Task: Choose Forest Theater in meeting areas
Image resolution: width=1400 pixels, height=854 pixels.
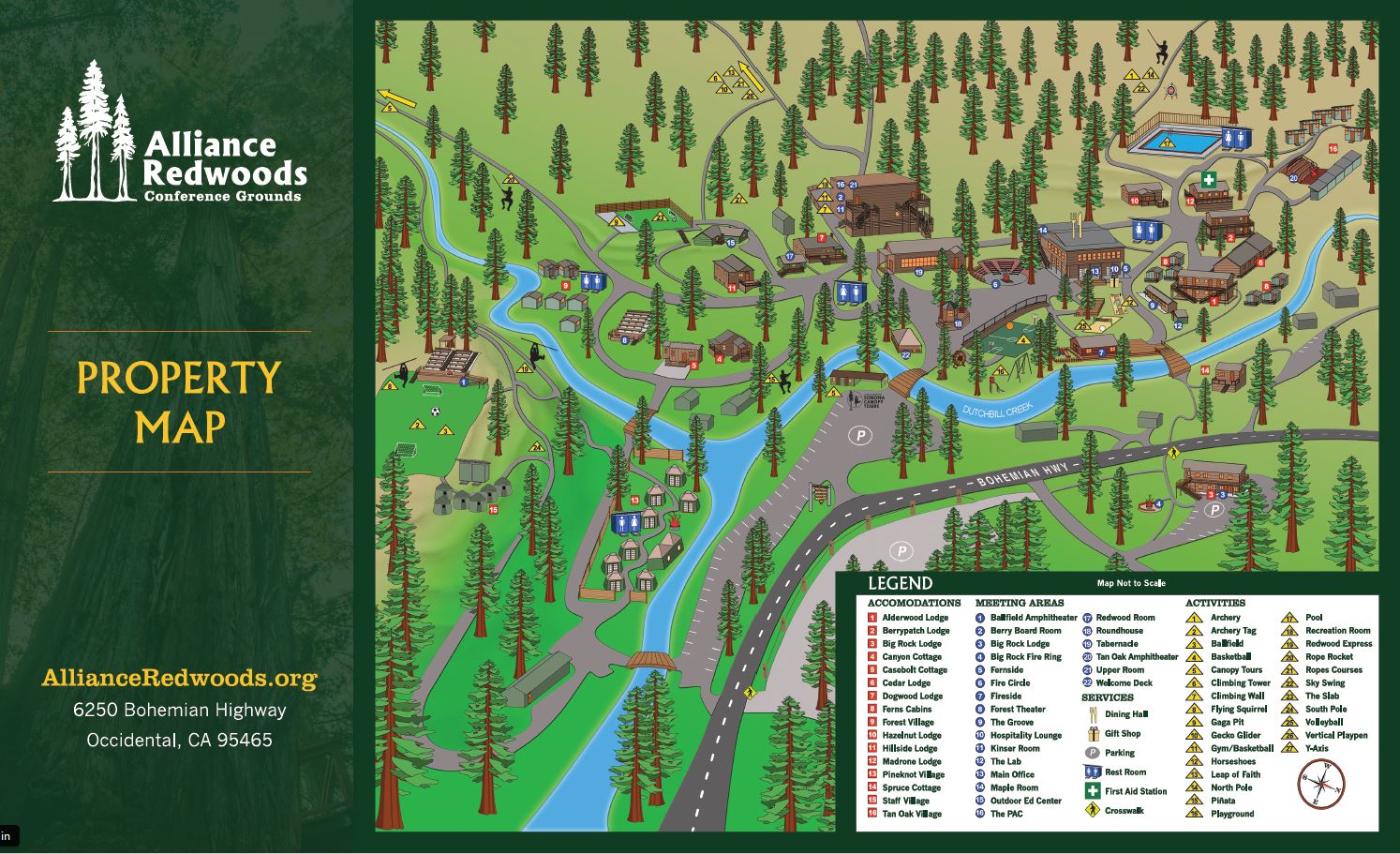Action: click(x=1017, y=710)
